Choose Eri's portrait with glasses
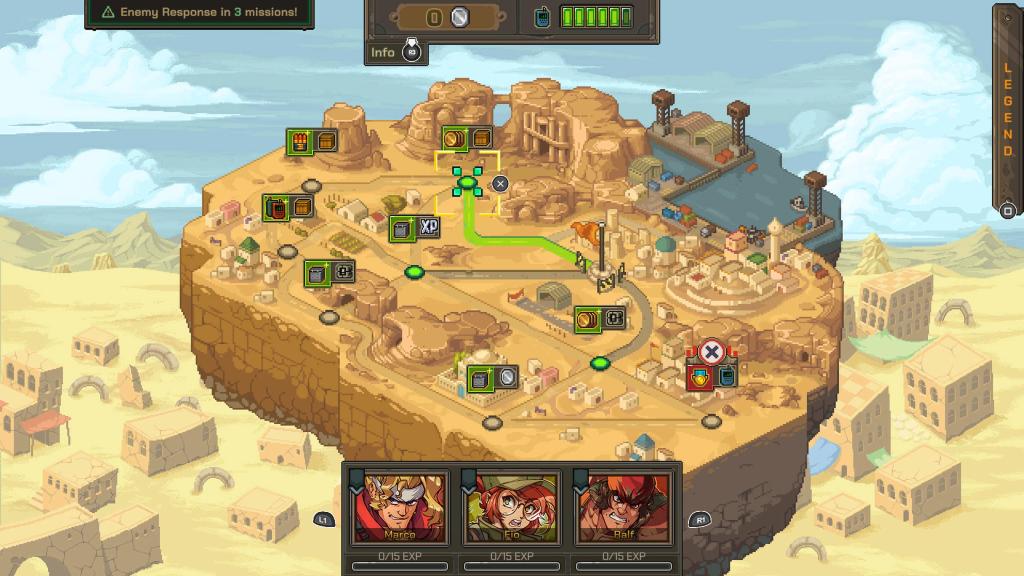1024x576 pixels. [x=511, y=506]
